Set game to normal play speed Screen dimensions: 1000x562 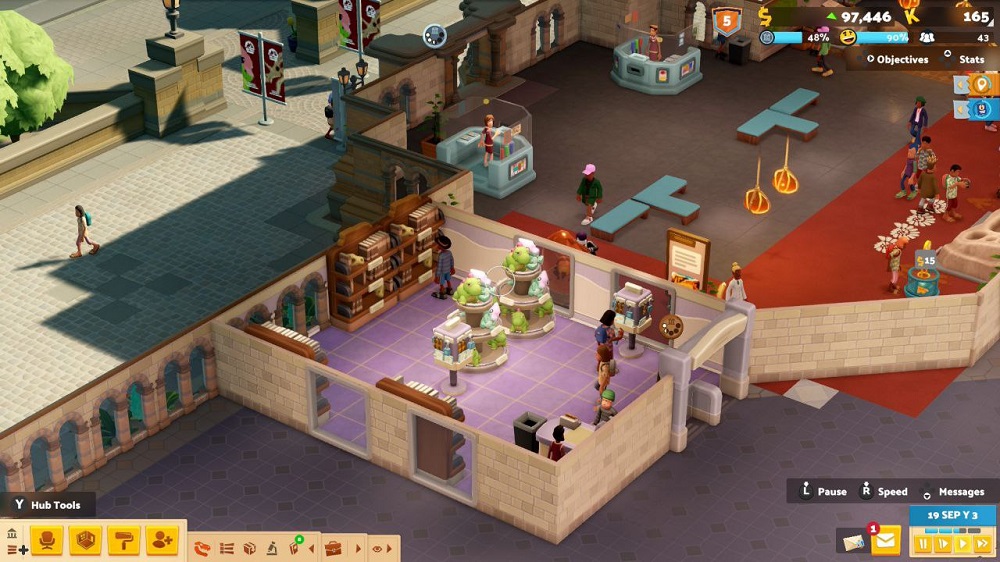(961, 543)
